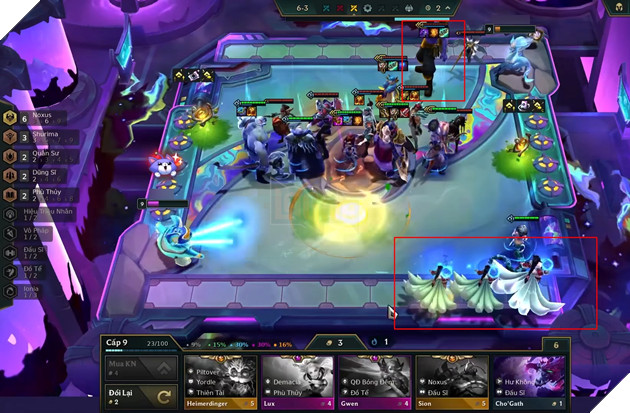Buy Heimerdinger from the shop
This screenshot has height=413, width=630.
219,380
